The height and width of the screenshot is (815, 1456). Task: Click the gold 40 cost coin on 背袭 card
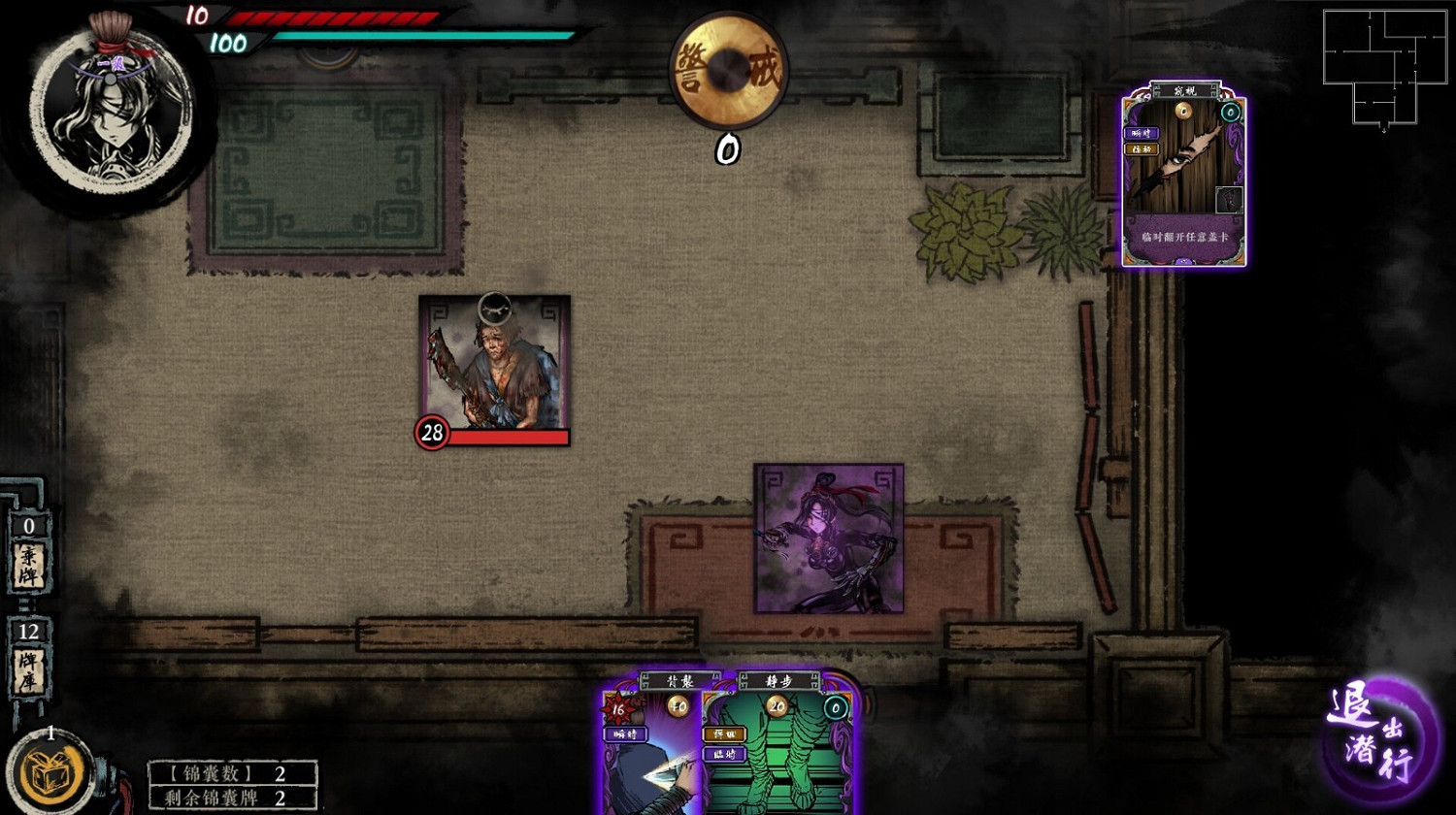(678, 707)
